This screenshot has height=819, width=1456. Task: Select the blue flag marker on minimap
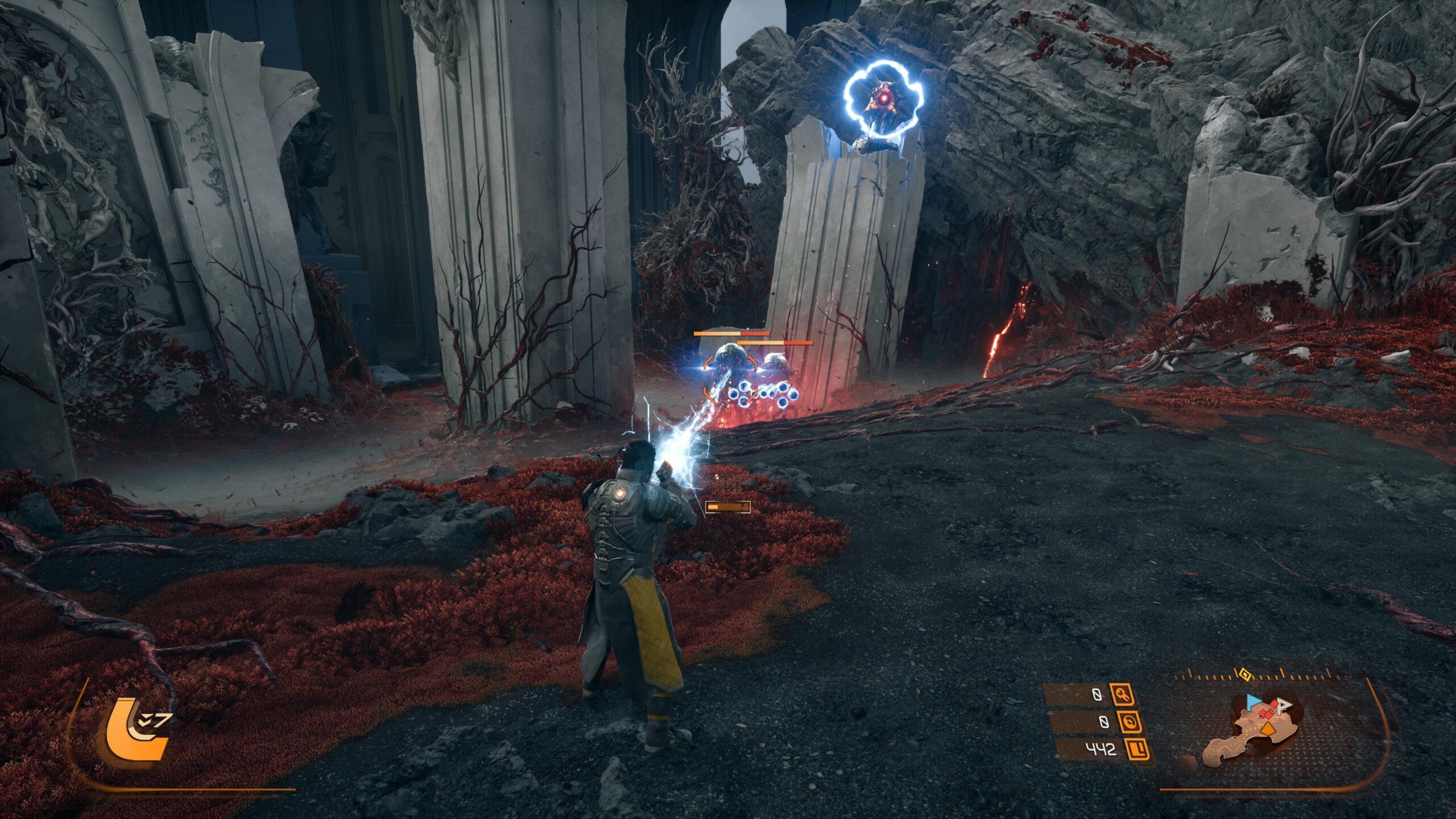1253,702
